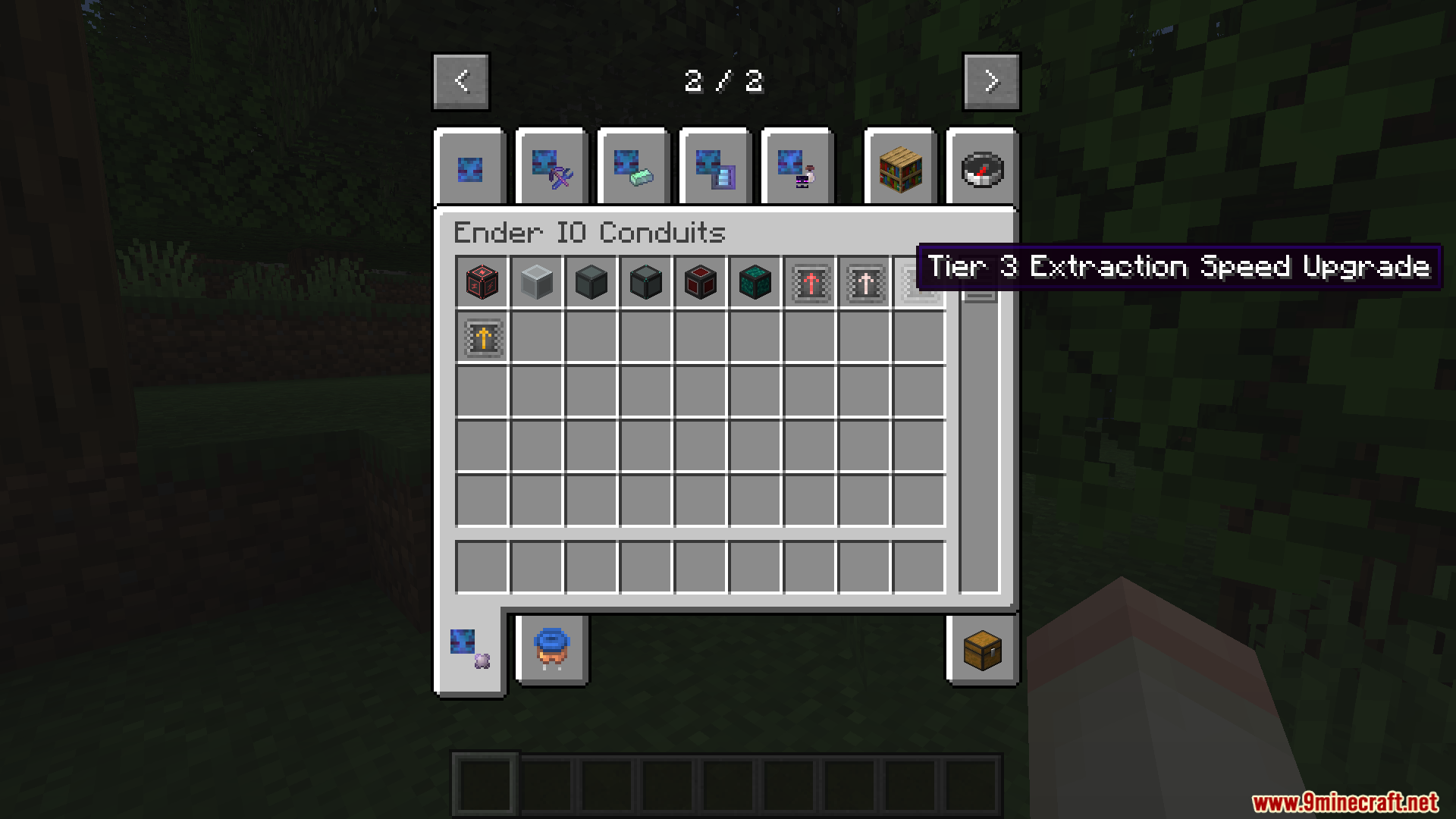Select the red Energy Conduit block item

click(482, 282)
